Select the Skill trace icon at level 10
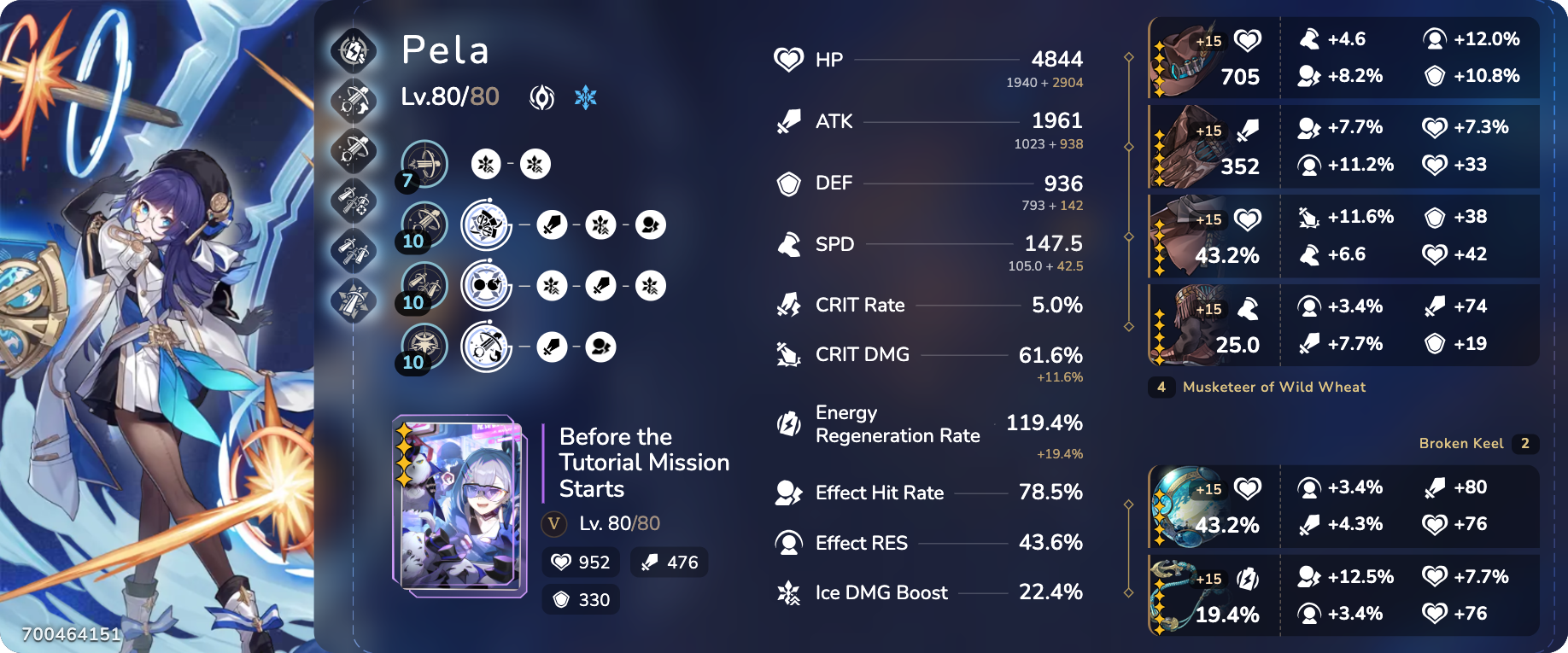Screen dimensions: 1568x653 pyautogui.click(x=425, y=224)
